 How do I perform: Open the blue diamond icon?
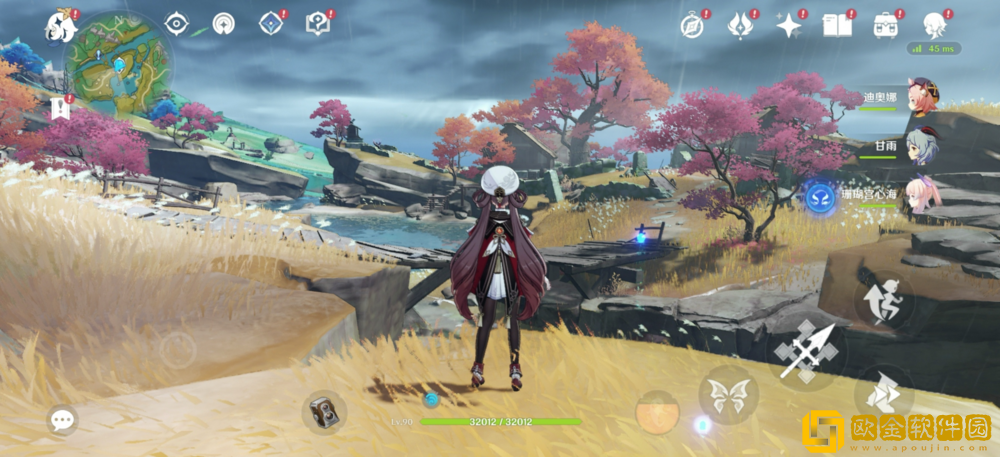click(270, 23)
